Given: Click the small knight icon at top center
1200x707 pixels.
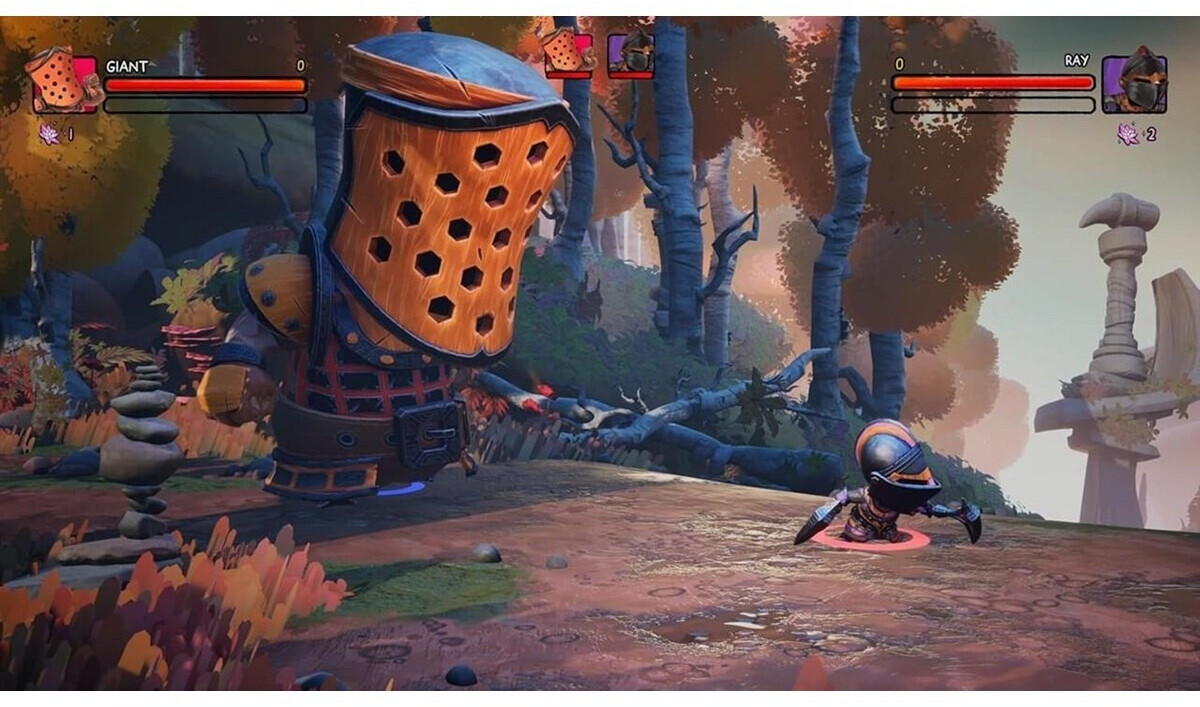Looking at the screenshot, I should [x=631, y=53].
